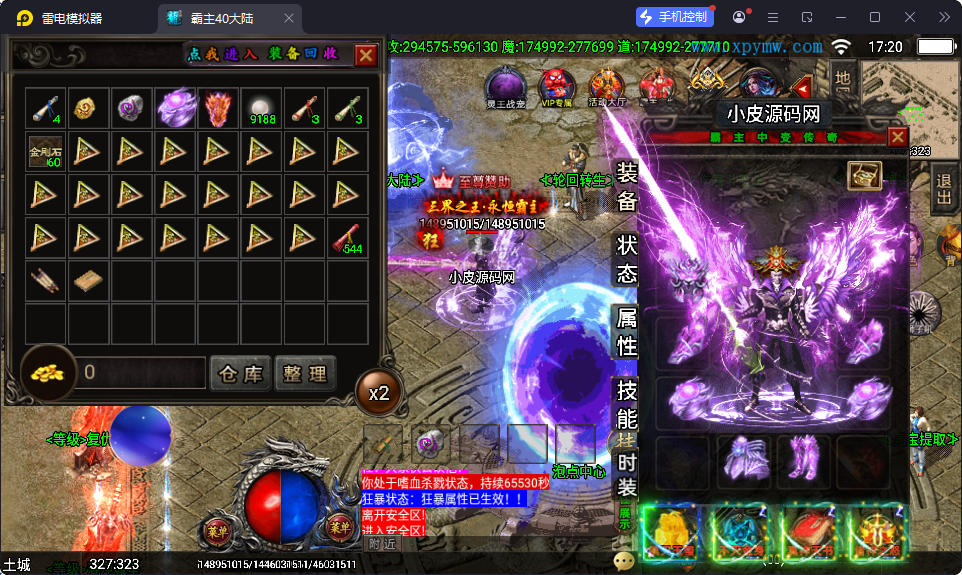Screen dimensions: 962x575
Task: Switch to the 装备 equipment tab
Action: point(627,187)
